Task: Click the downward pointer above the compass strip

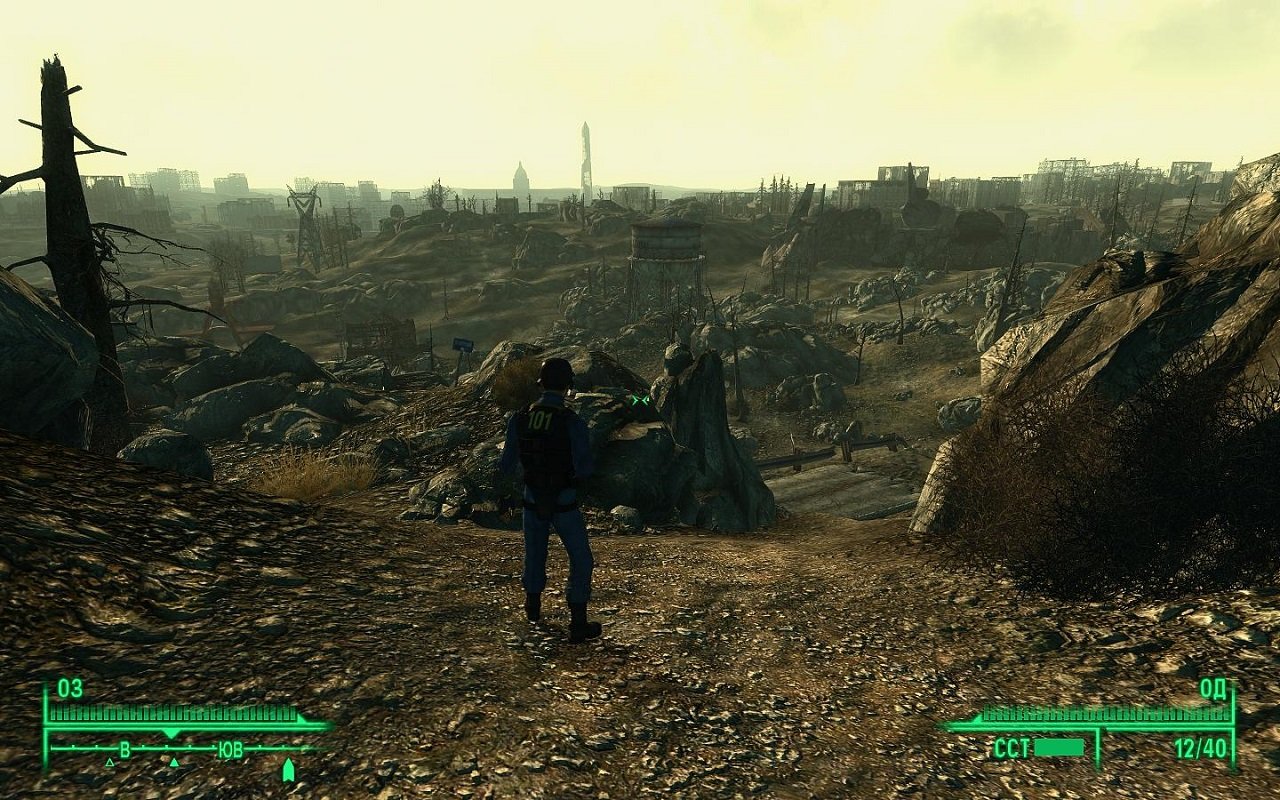Action: (172, 732)
